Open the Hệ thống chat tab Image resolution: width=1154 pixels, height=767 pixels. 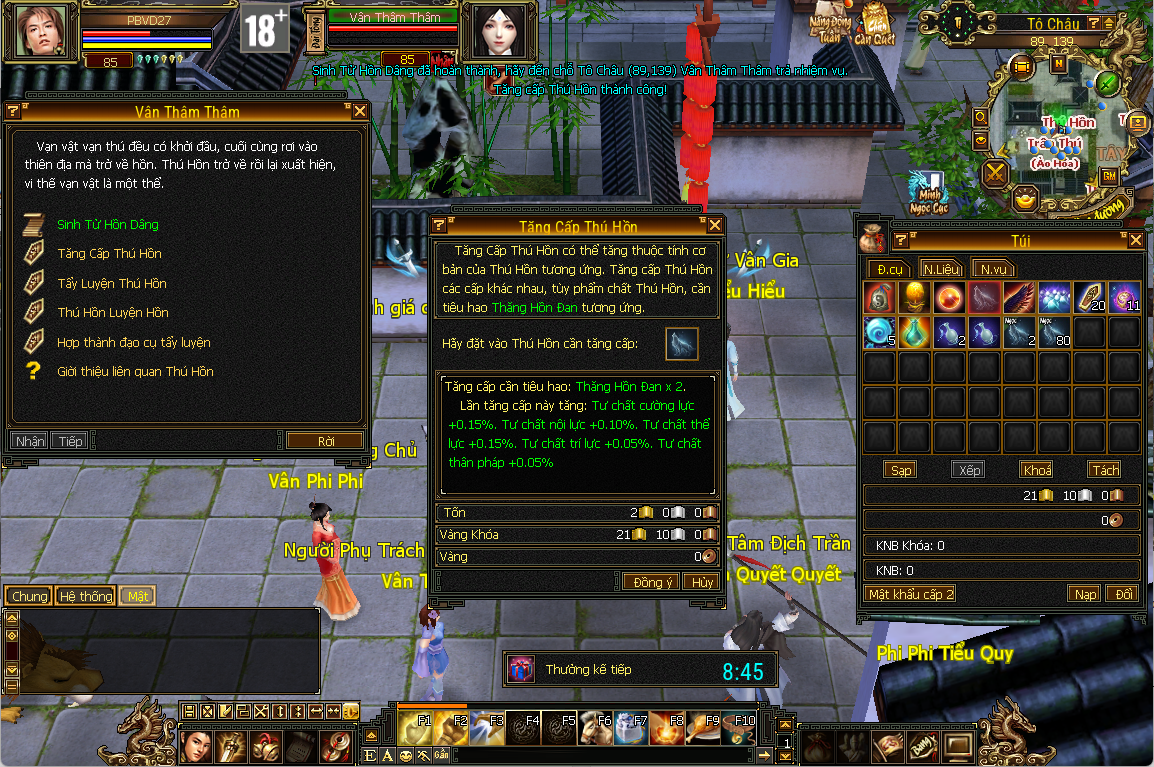pos(86,596)
